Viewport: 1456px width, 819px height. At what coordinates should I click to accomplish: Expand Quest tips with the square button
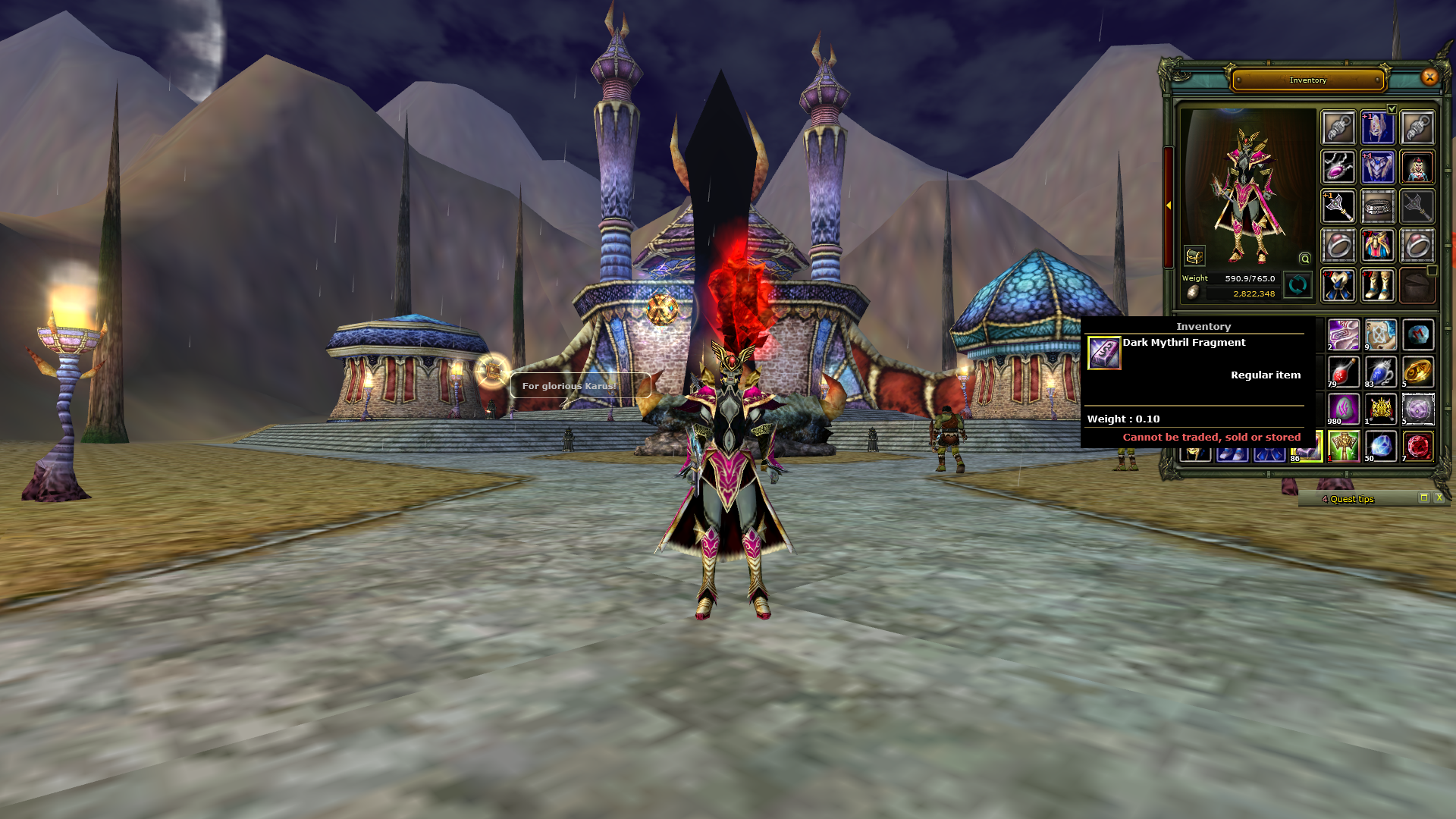pos(1423,499)
